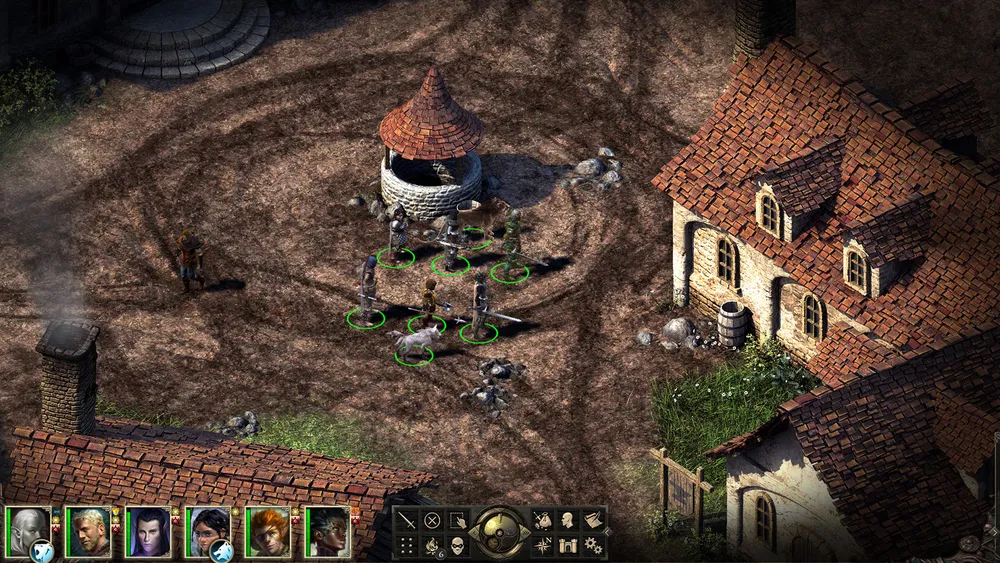Toggle stealth mode with the masked face

click(457, 545)
